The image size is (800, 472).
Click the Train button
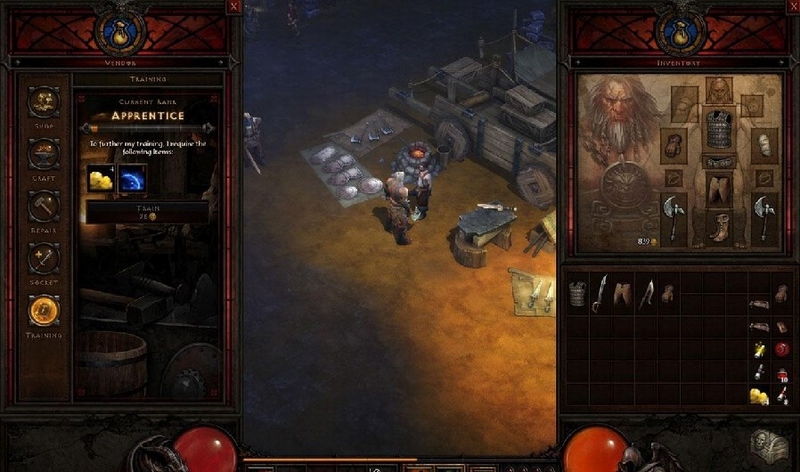148,212
